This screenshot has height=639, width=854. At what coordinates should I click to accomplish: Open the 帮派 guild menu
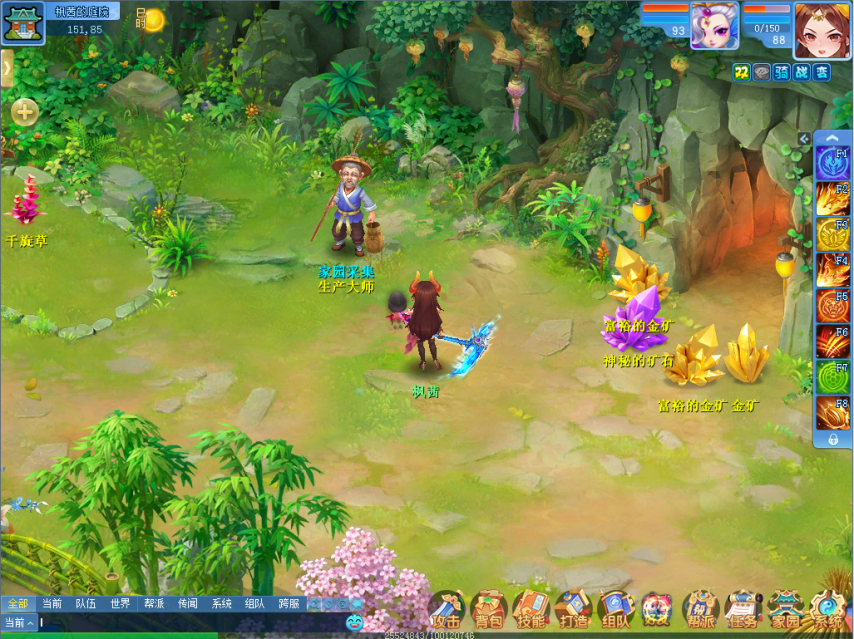[x=700, y=609]
